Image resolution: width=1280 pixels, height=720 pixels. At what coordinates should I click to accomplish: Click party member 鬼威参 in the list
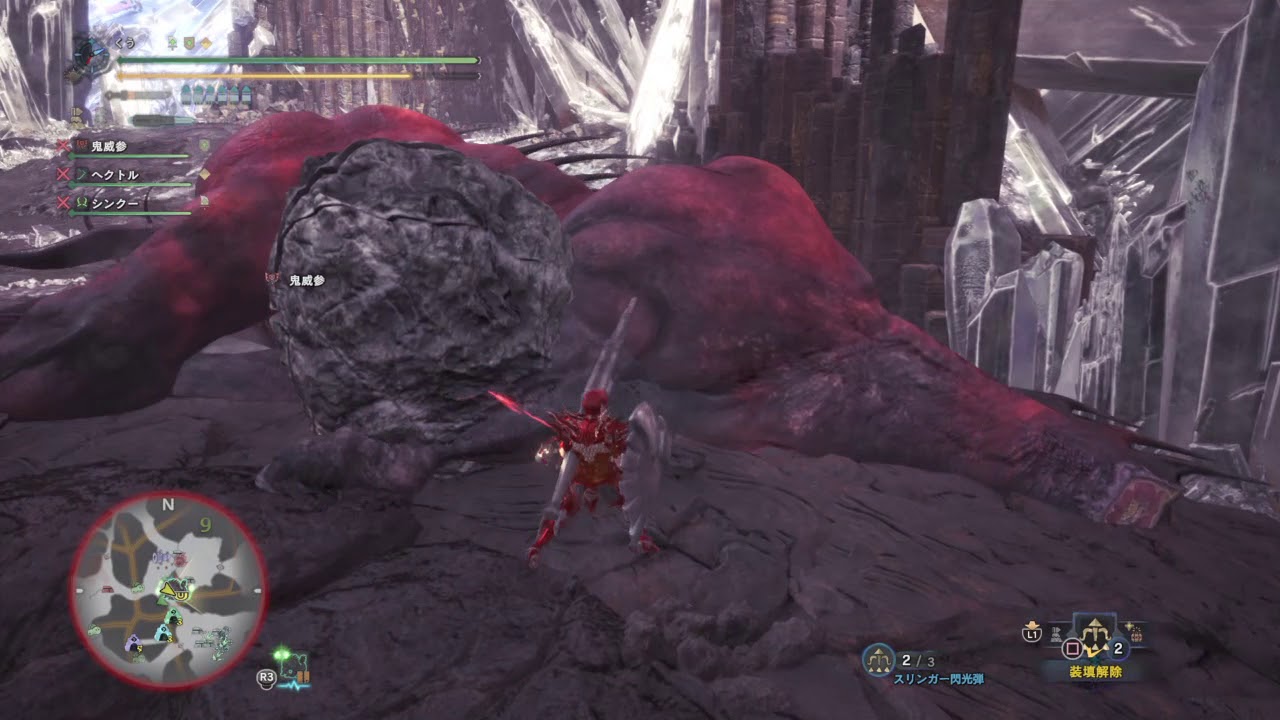(x=109, y=147)
